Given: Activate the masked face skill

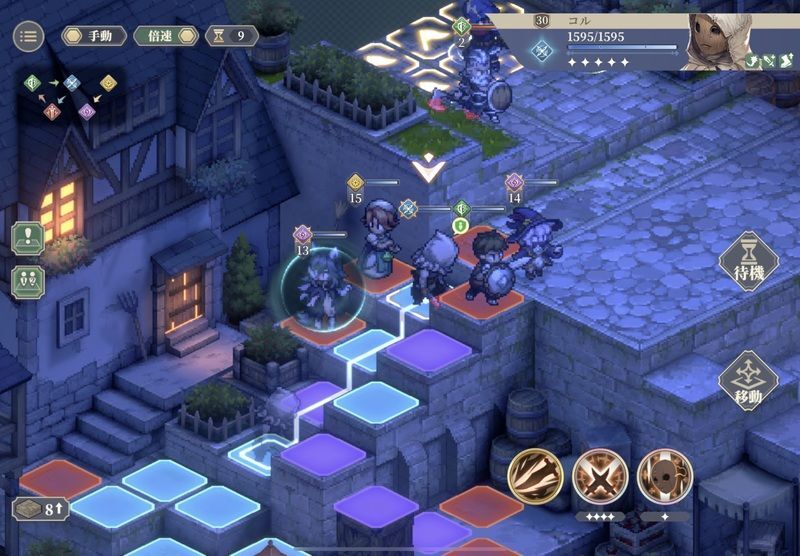Looking at the screenshot, I should tap(664, 475).
